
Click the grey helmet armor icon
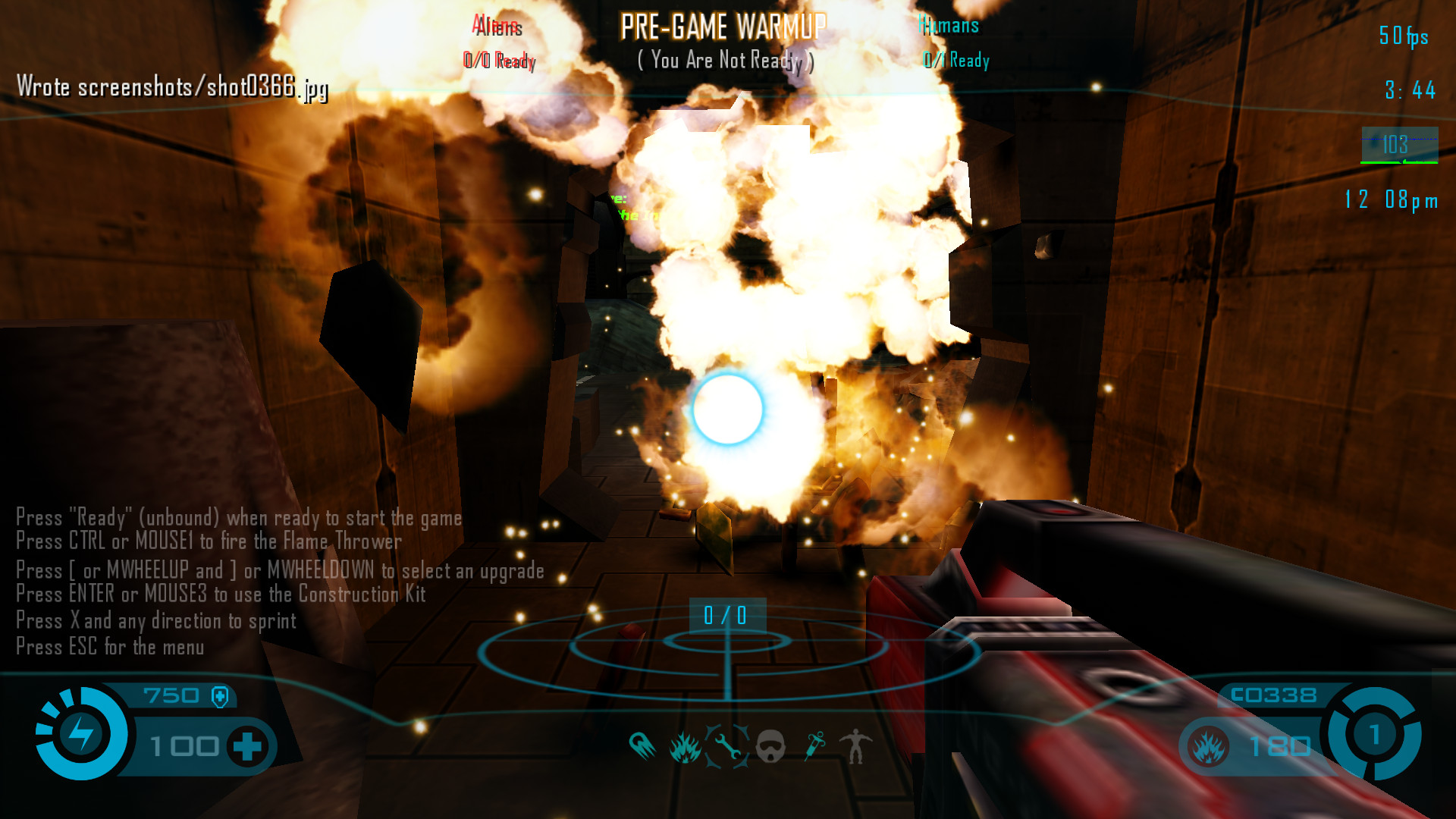click(x=770, y=747)
